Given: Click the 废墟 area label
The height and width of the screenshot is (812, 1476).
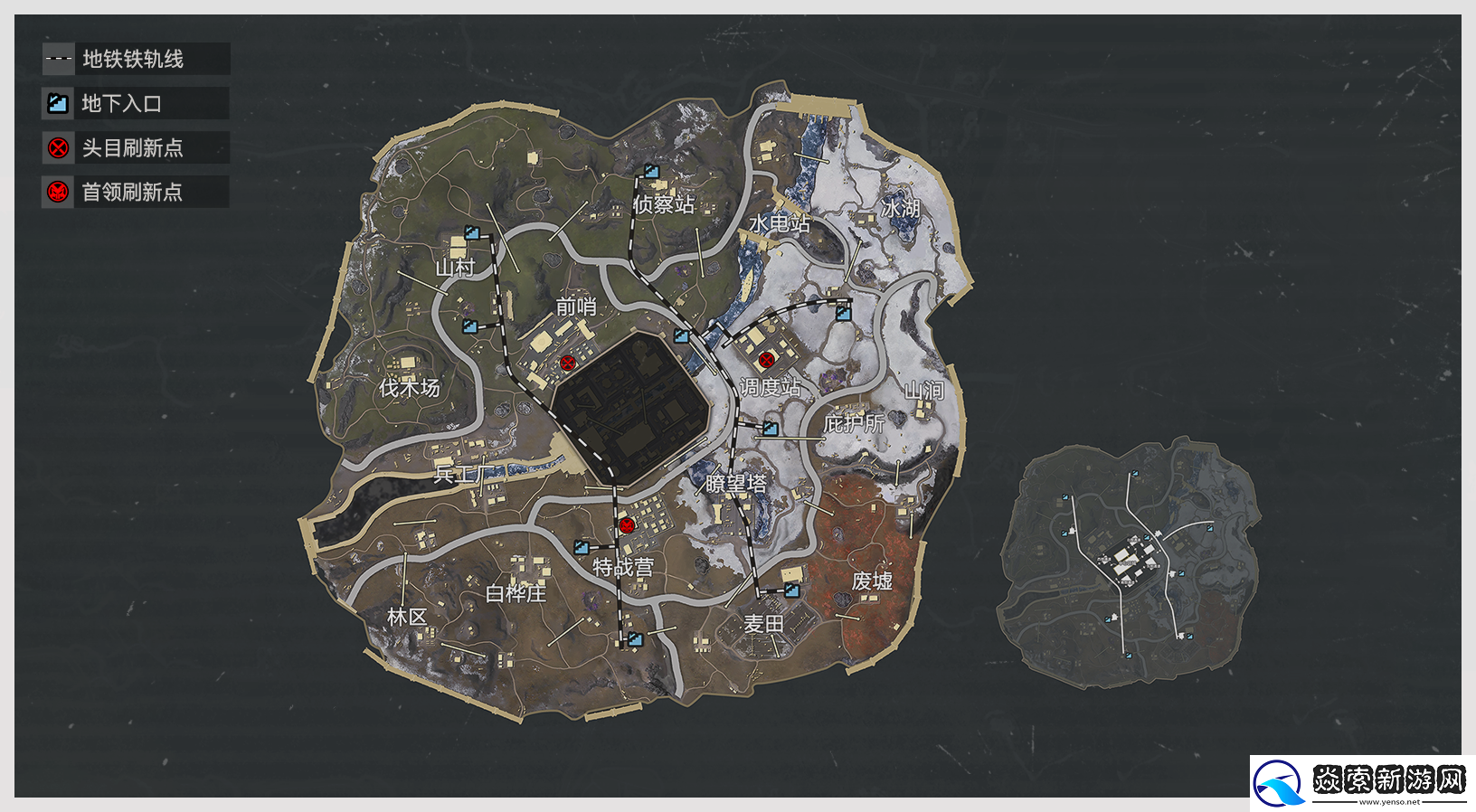Looking at the screenshot, I should 872,581.
